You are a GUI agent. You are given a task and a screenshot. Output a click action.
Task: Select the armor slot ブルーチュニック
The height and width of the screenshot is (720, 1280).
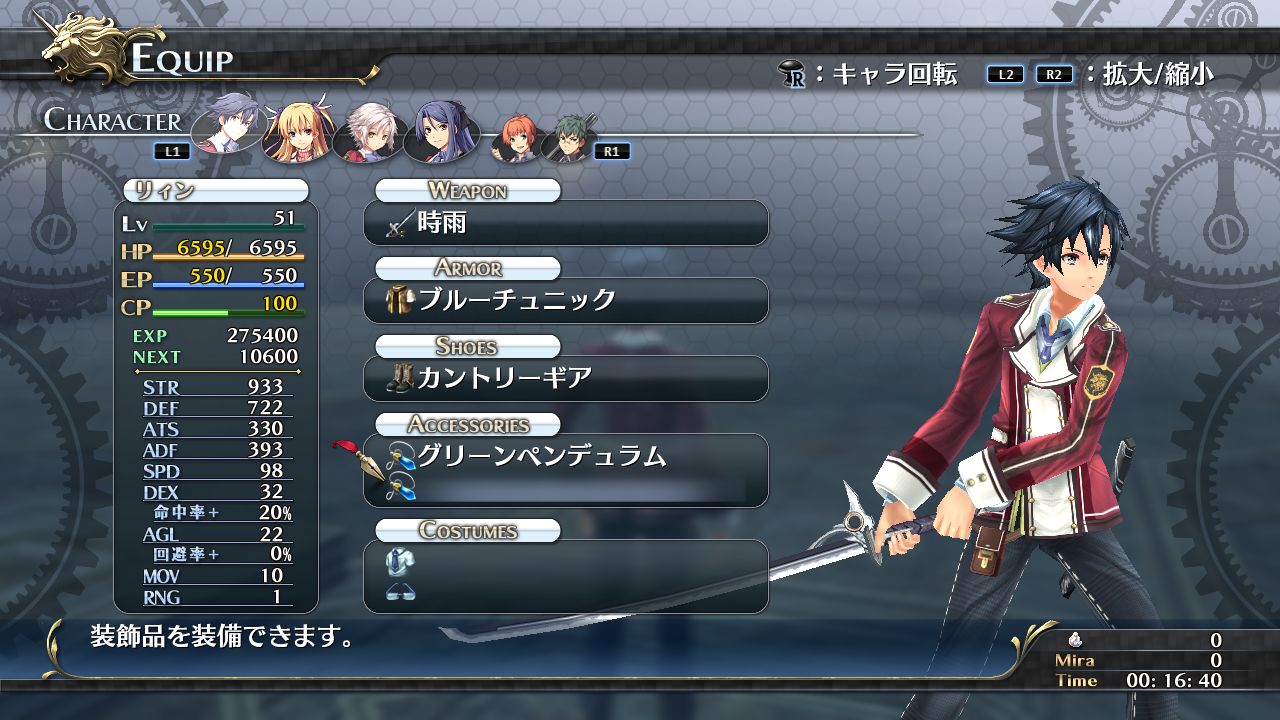coord(566,300)
